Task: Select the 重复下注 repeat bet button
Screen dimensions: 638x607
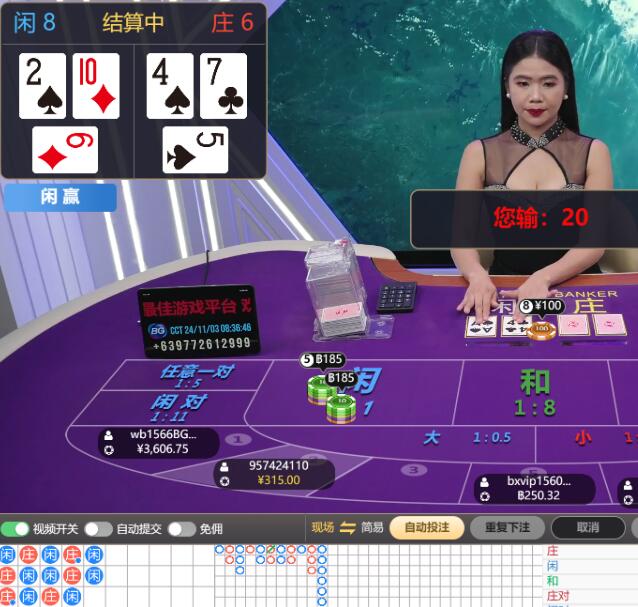Action: click(507, 528)
